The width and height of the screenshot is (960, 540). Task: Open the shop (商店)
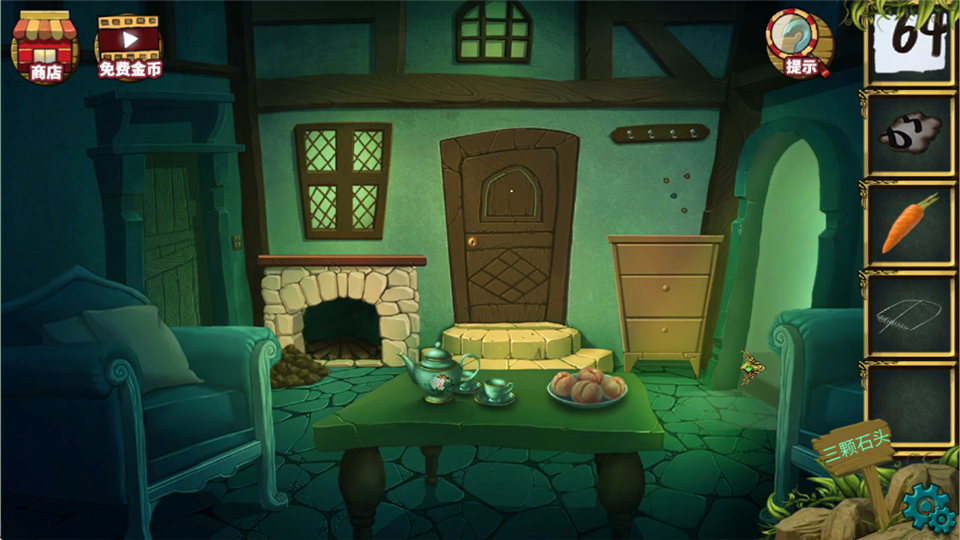point(45,45)
